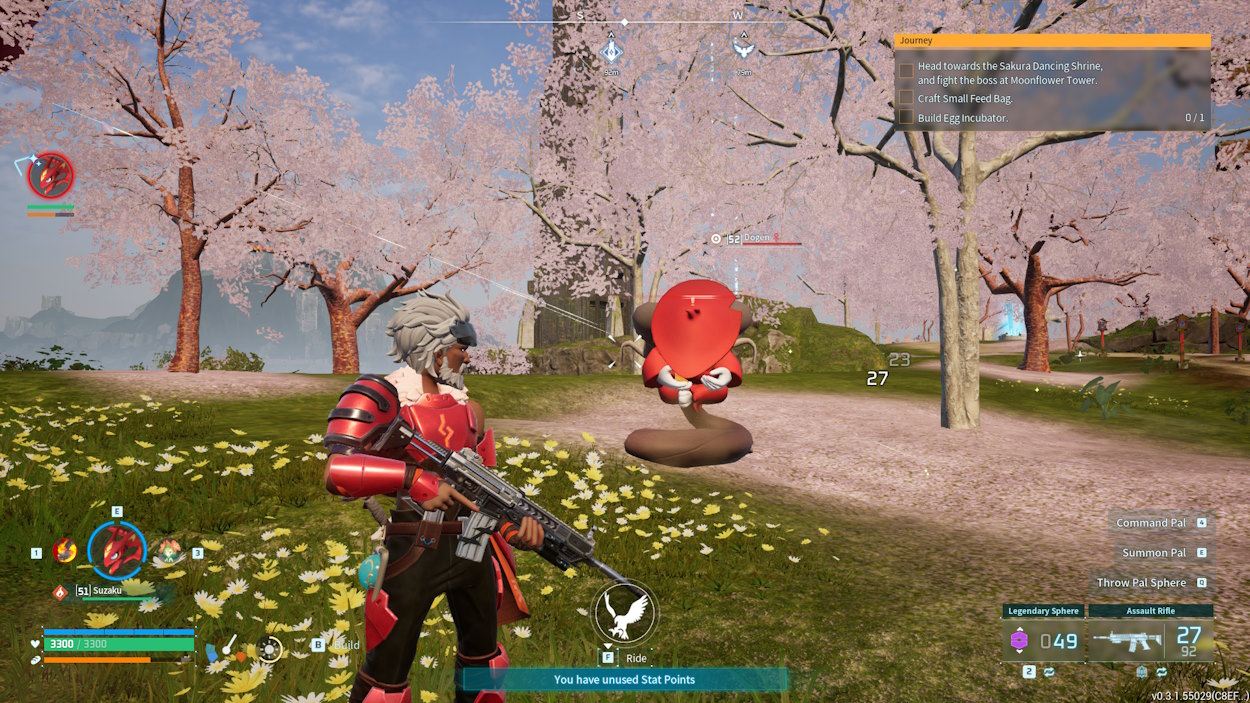Choose the Throw Pal Sphere action
This screenshot has height=703, width=1250.
[x=1141, y=583]
